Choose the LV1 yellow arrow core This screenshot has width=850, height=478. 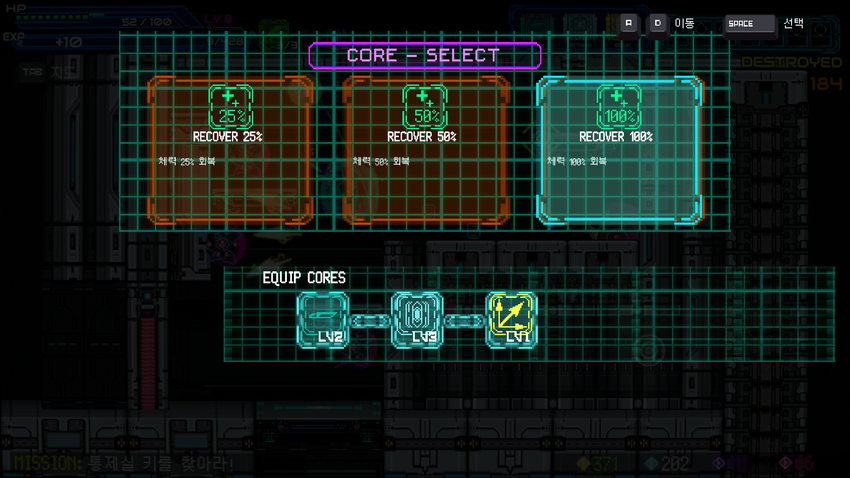click(x=511, y=320)
